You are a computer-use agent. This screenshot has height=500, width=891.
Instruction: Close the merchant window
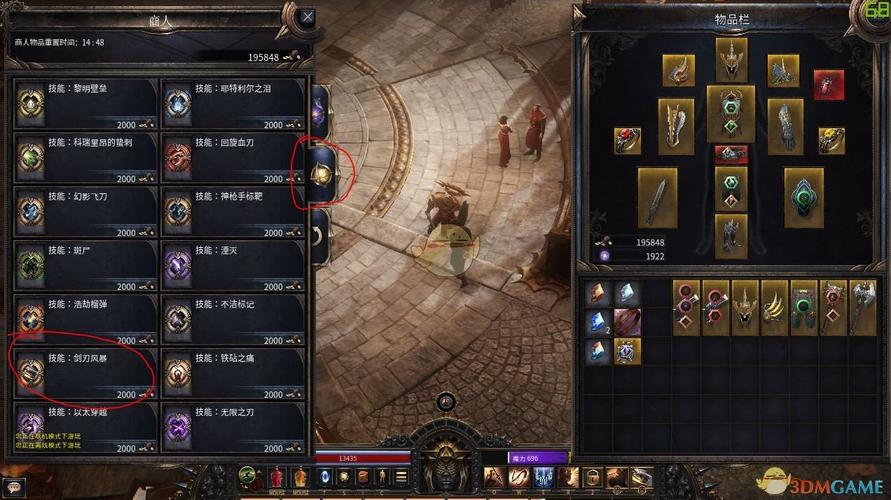coord(307,17)
